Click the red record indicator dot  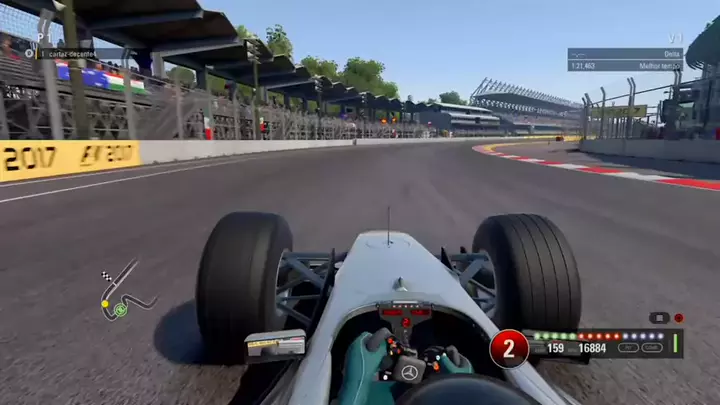coord(679,317)
